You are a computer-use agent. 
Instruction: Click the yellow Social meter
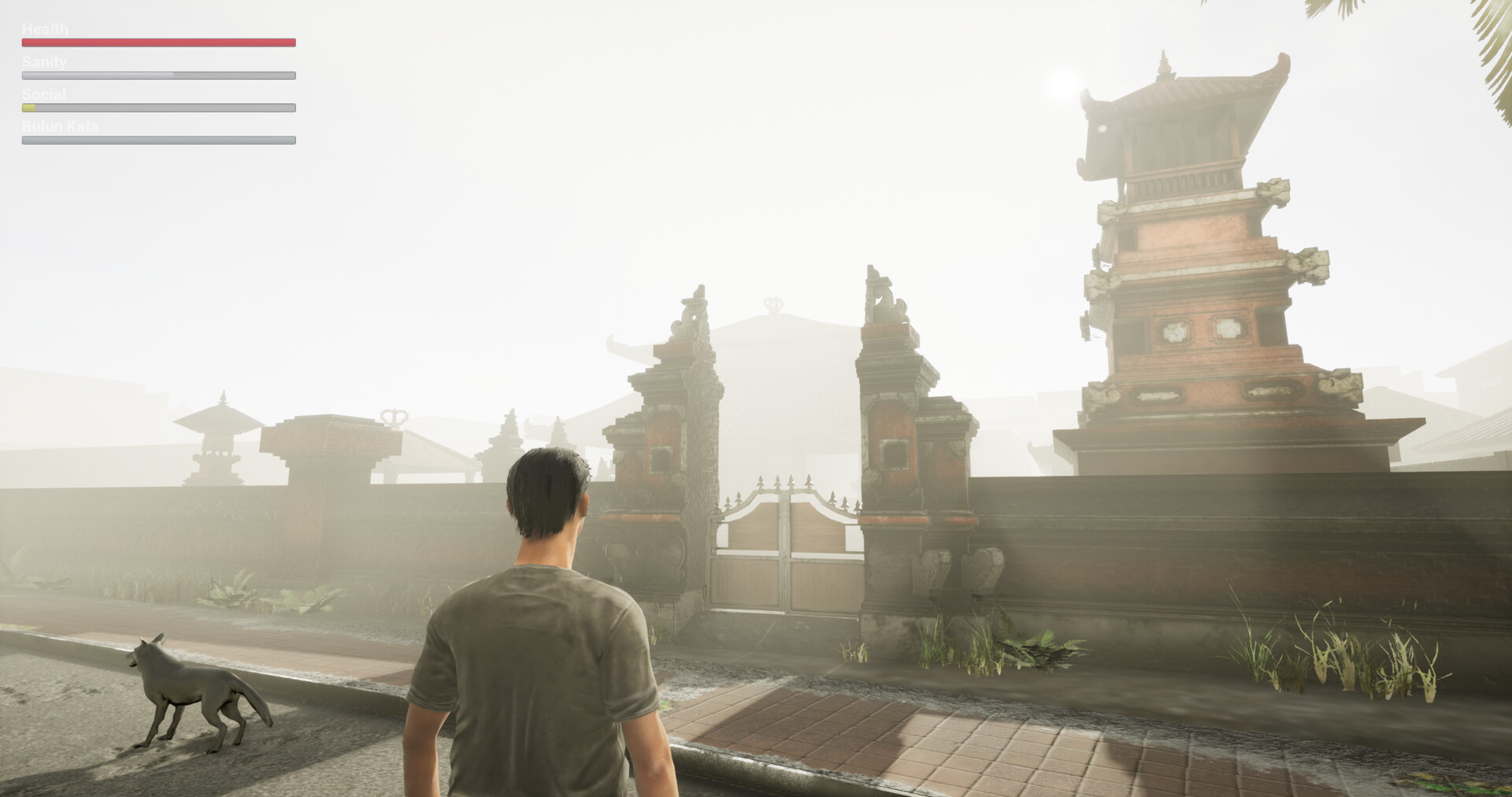click(x=28, y=108)
